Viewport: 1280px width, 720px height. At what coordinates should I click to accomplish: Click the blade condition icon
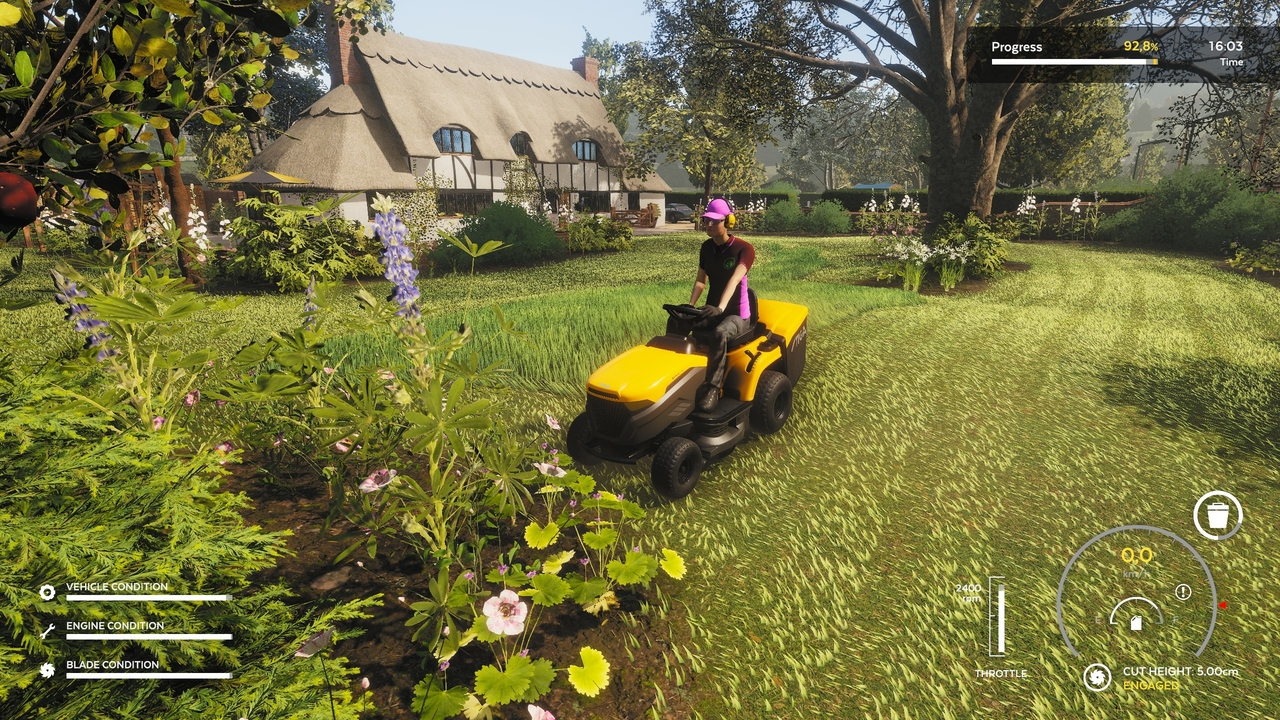click(x=47, y=670)
